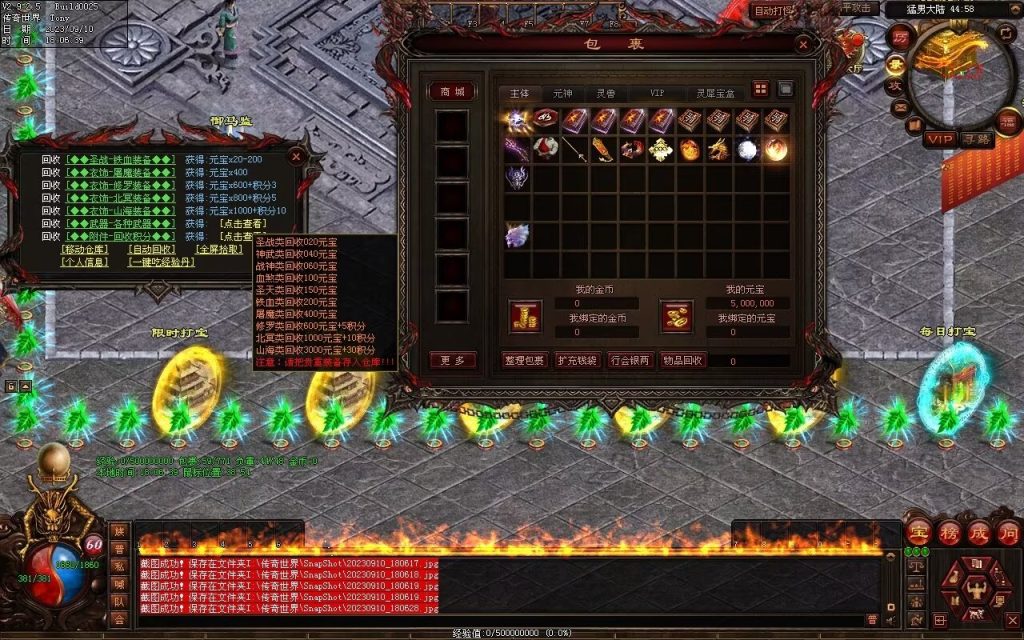Screen dimensions: 1024x640
Task: Activate the 寻路 pathfinding button
Action: (x=976, y=139)
